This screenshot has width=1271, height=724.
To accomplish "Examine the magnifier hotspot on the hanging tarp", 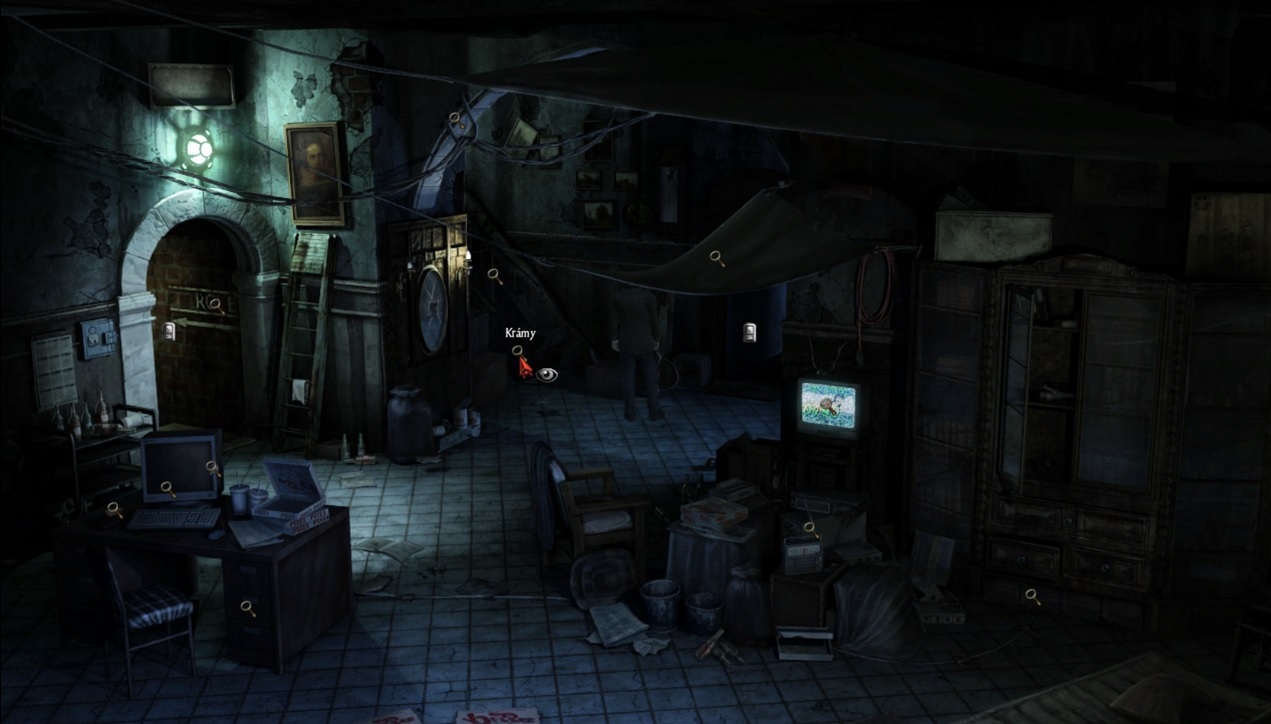I will tap(716, 258).
